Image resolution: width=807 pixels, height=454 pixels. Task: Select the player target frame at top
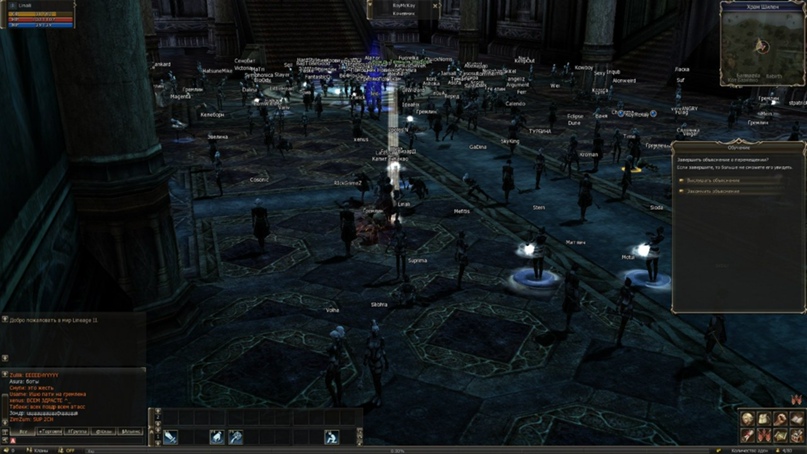pyautogui.click(x=404, y=9)
